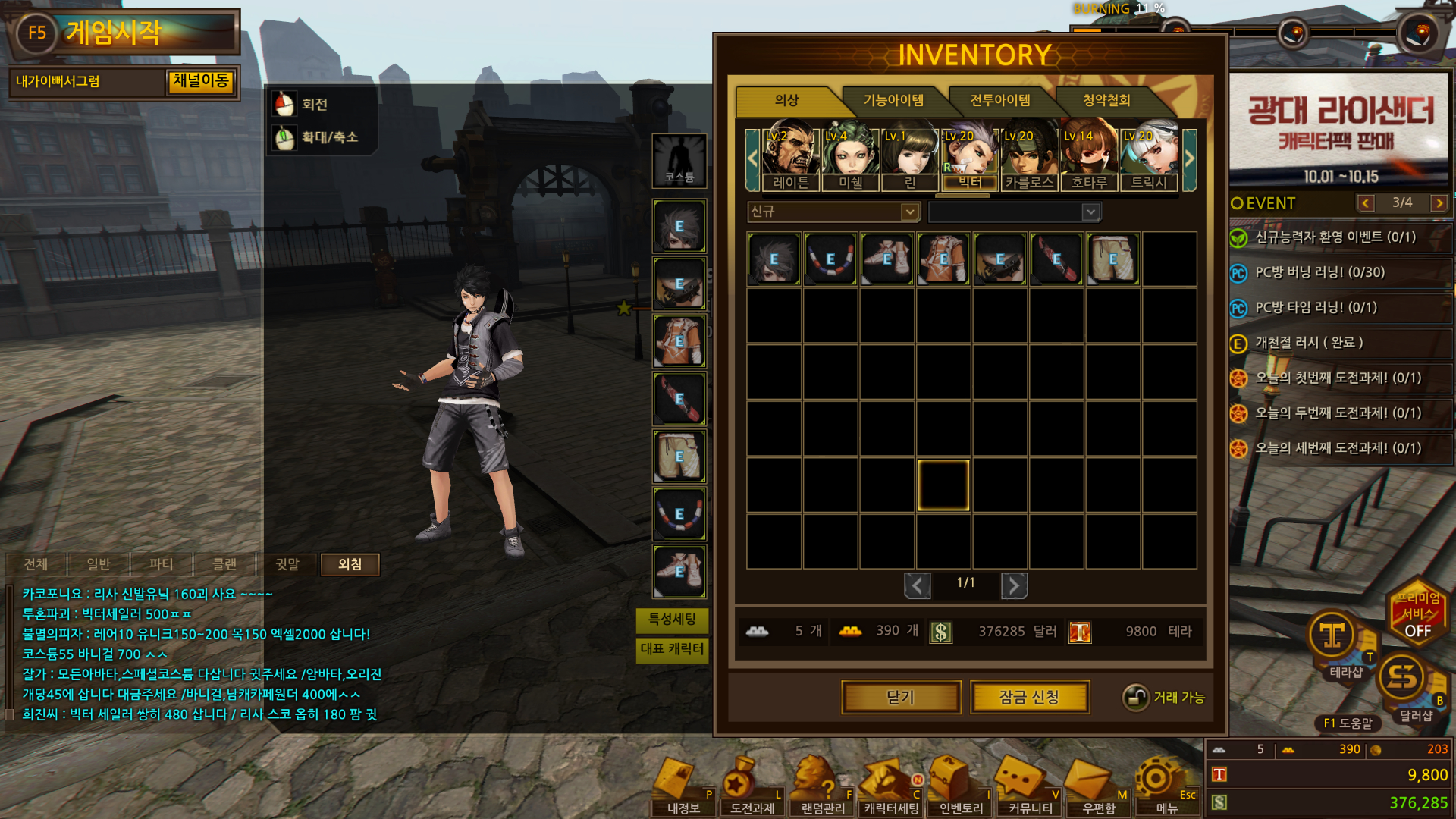This screenshot has width=1456, height=819.
Task: Select the 청약철회 tab
Action: 1106,100
